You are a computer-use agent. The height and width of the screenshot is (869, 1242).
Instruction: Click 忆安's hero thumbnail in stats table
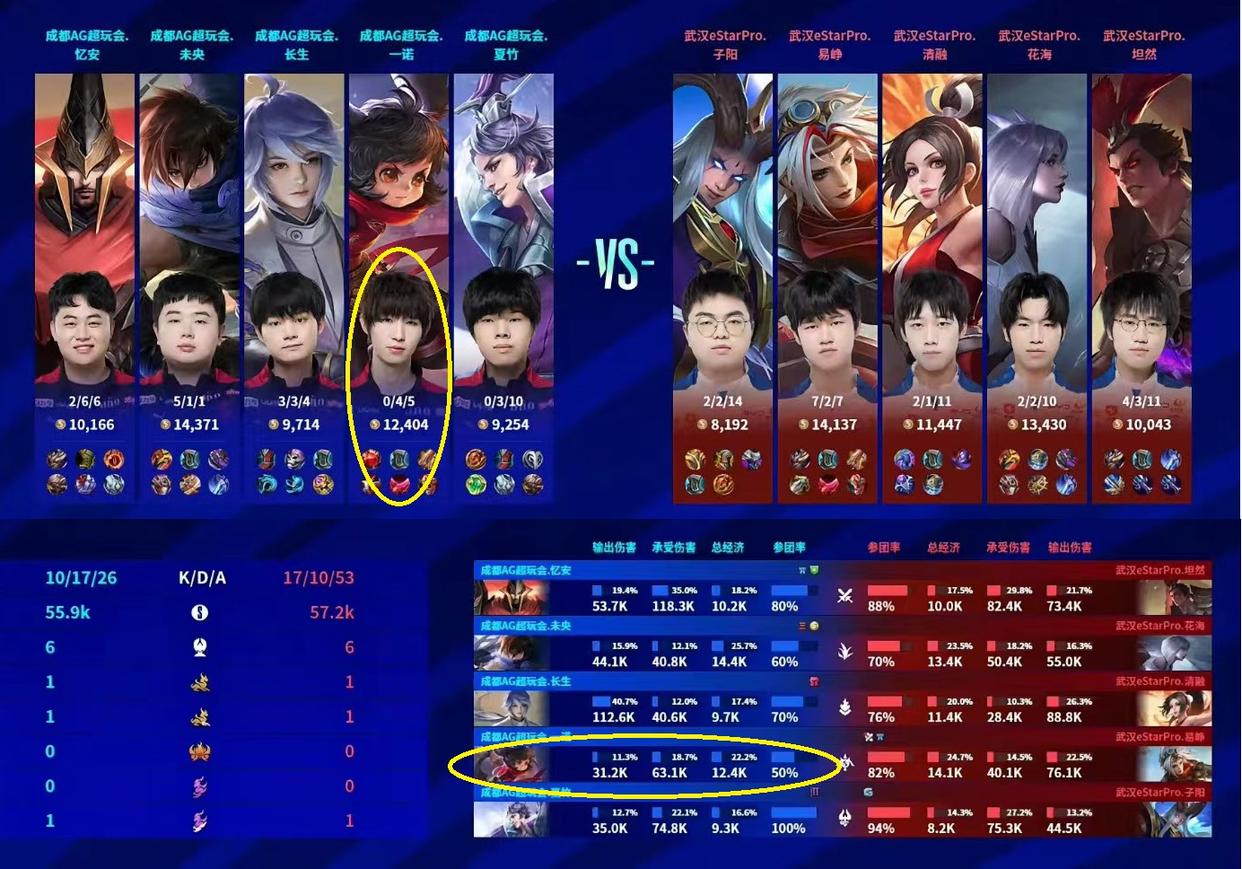coord(511,597)
